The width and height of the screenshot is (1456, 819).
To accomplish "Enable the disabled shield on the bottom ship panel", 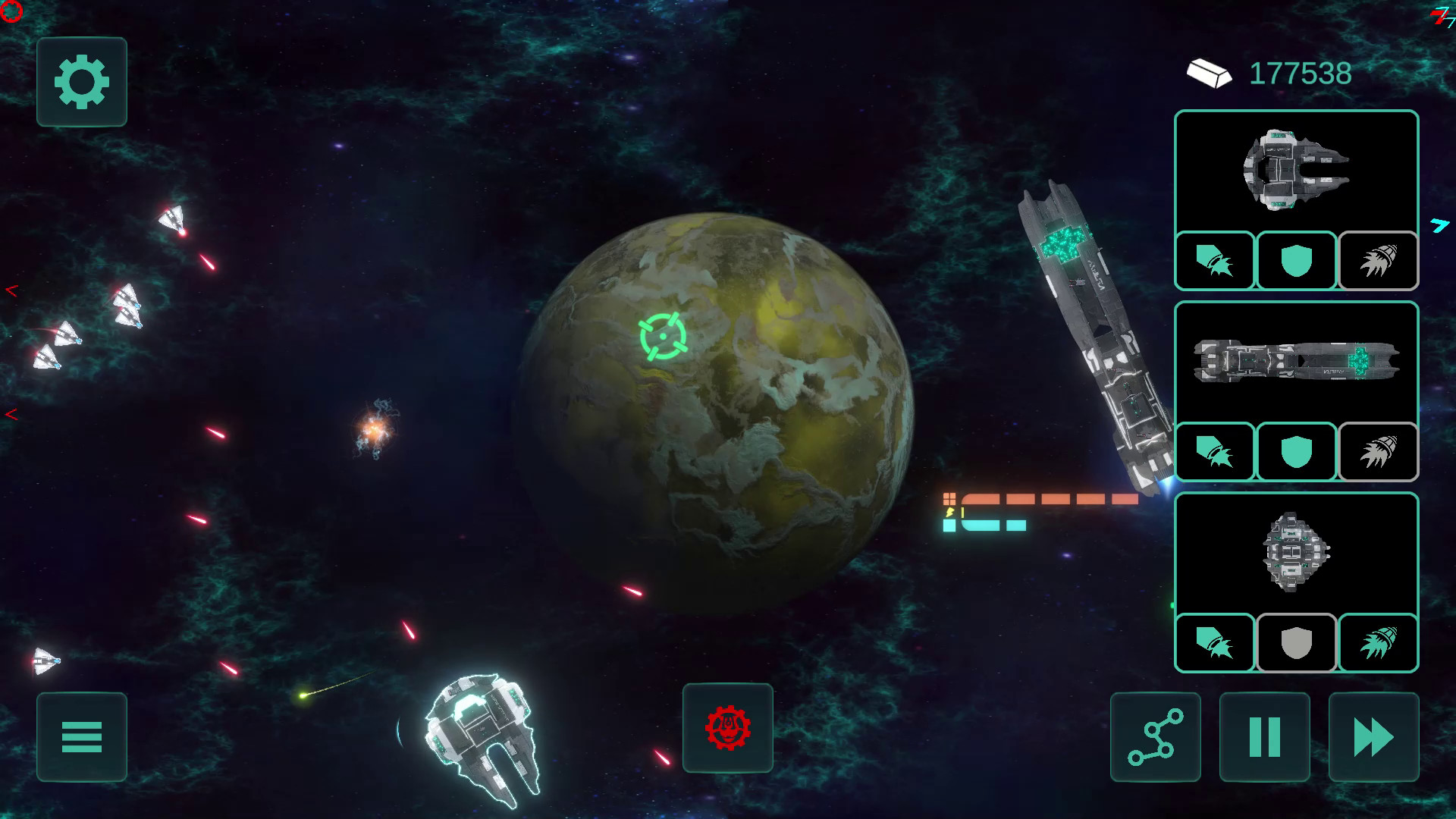I will pyautogui.click(x=1296, y=643).
